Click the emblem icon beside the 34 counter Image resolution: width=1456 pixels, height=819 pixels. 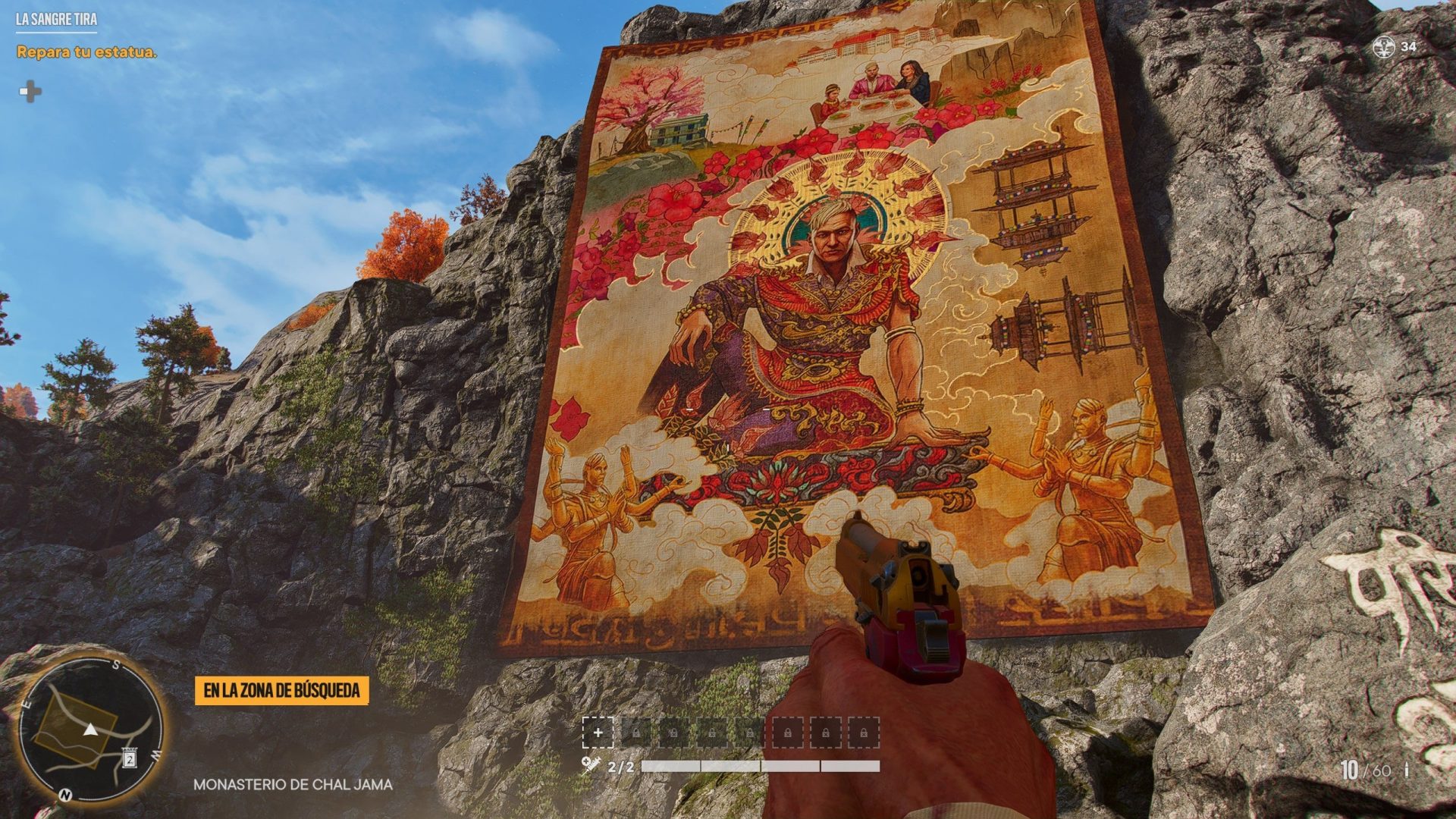[1384, 47]
